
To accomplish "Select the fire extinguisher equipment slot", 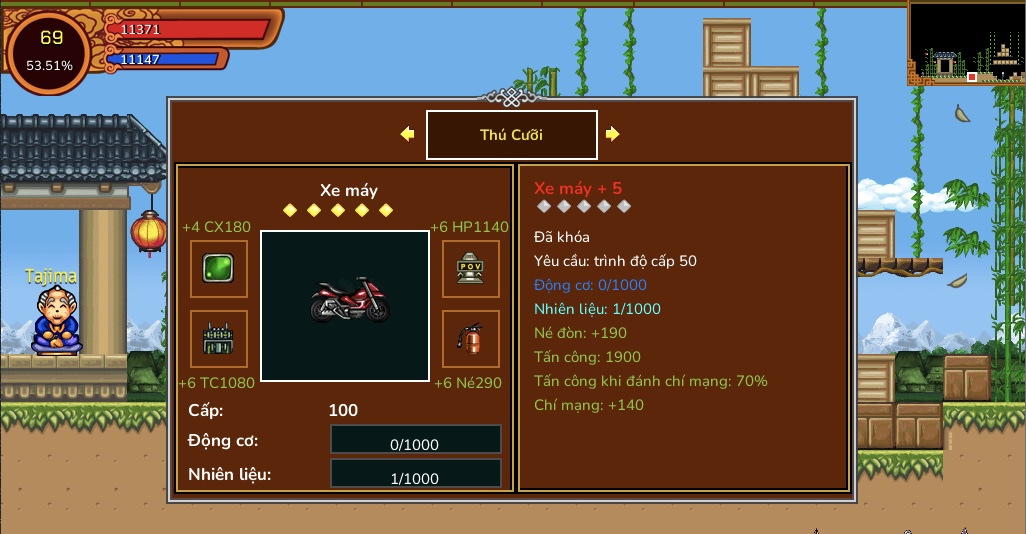I will (471, 339).
